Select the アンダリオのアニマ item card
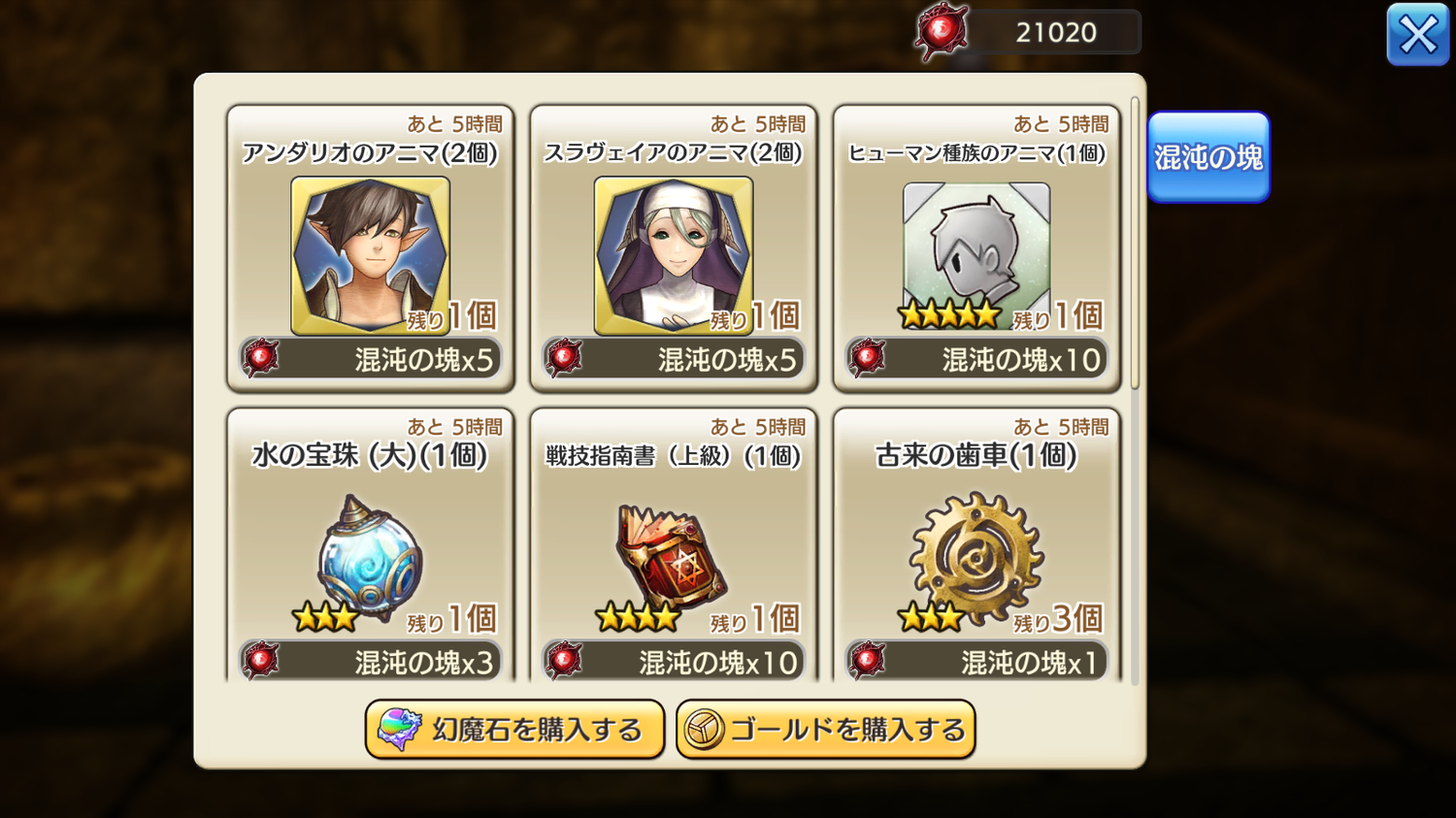 click(370, 255)
